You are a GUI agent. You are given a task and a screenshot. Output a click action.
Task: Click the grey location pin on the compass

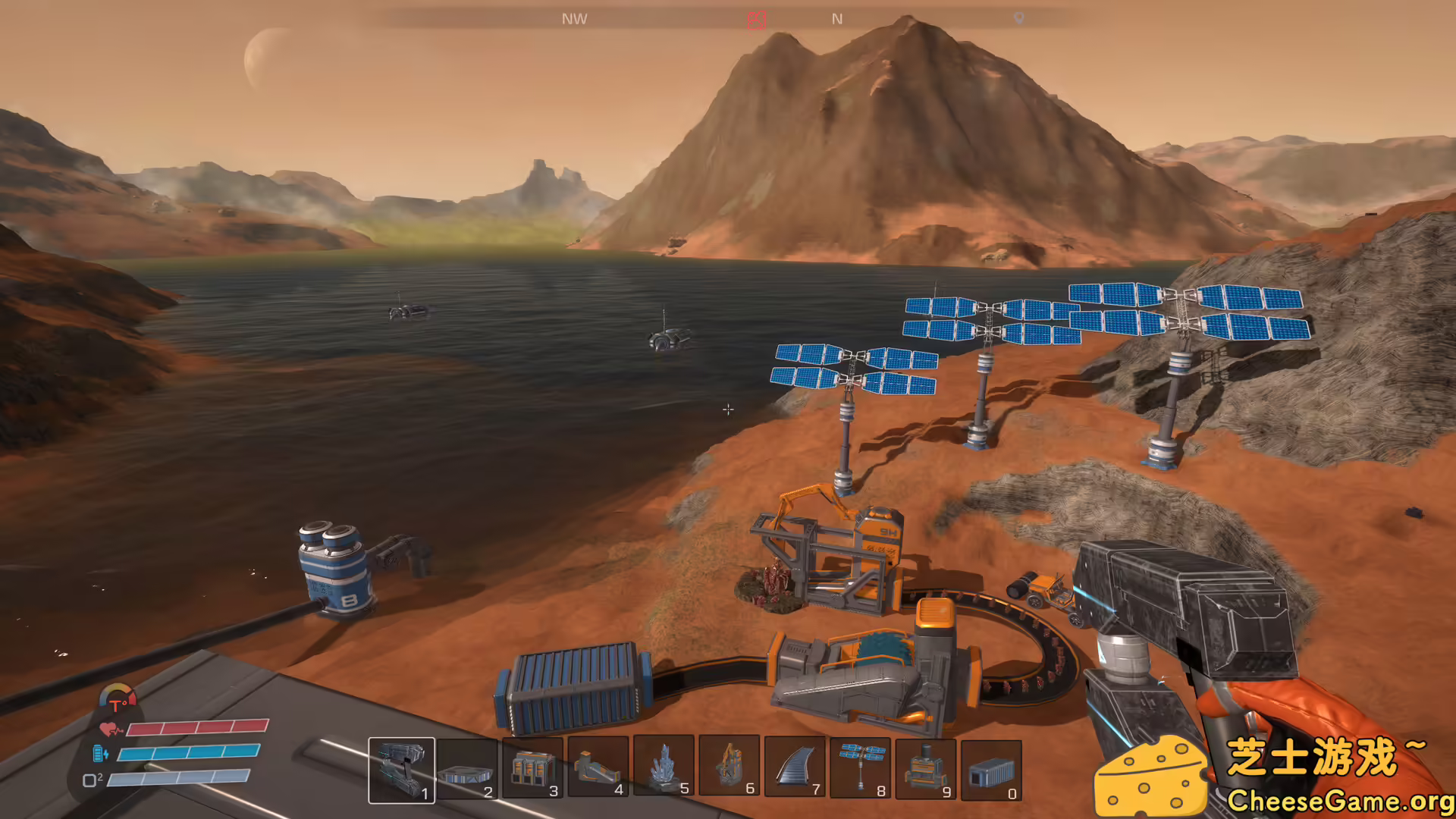tap(1019, 18)
